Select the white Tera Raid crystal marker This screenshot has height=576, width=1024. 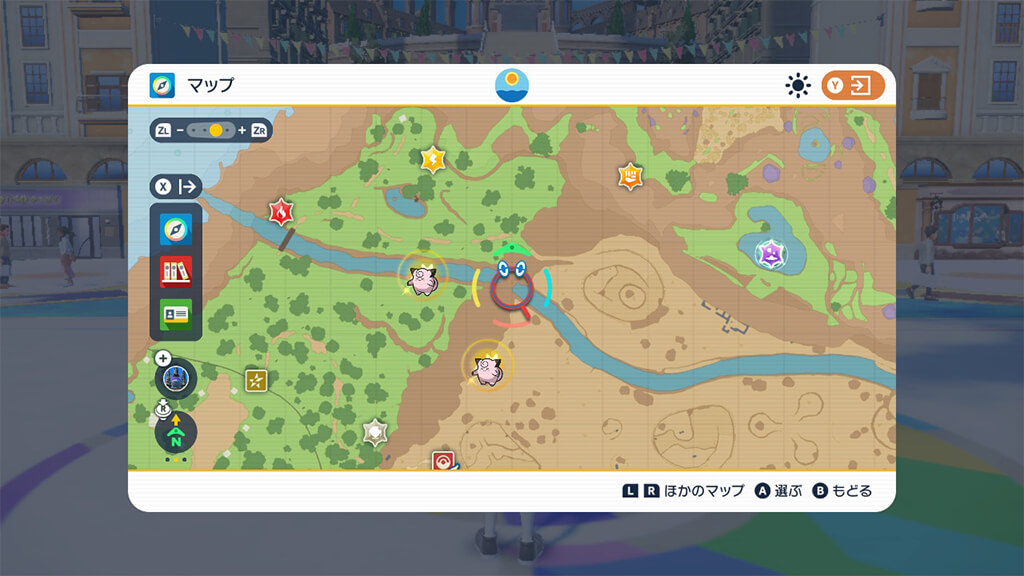point(375,432)
